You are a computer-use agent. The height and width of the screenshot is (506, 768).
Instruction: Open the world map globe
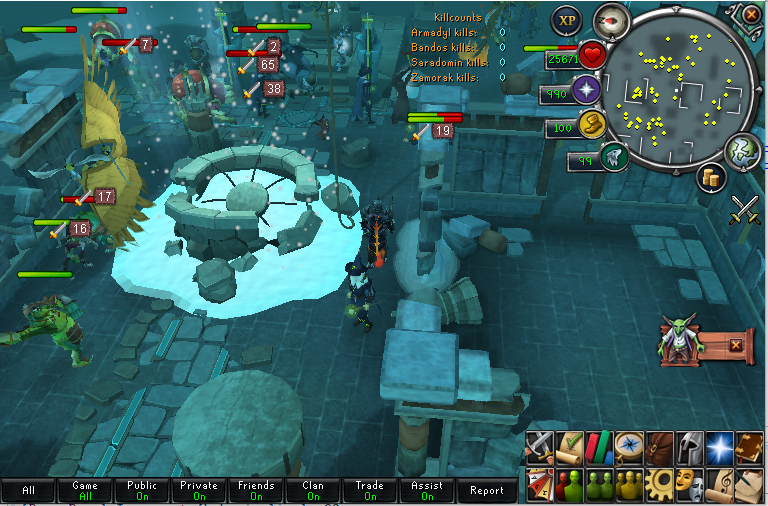tap(741, 150)
